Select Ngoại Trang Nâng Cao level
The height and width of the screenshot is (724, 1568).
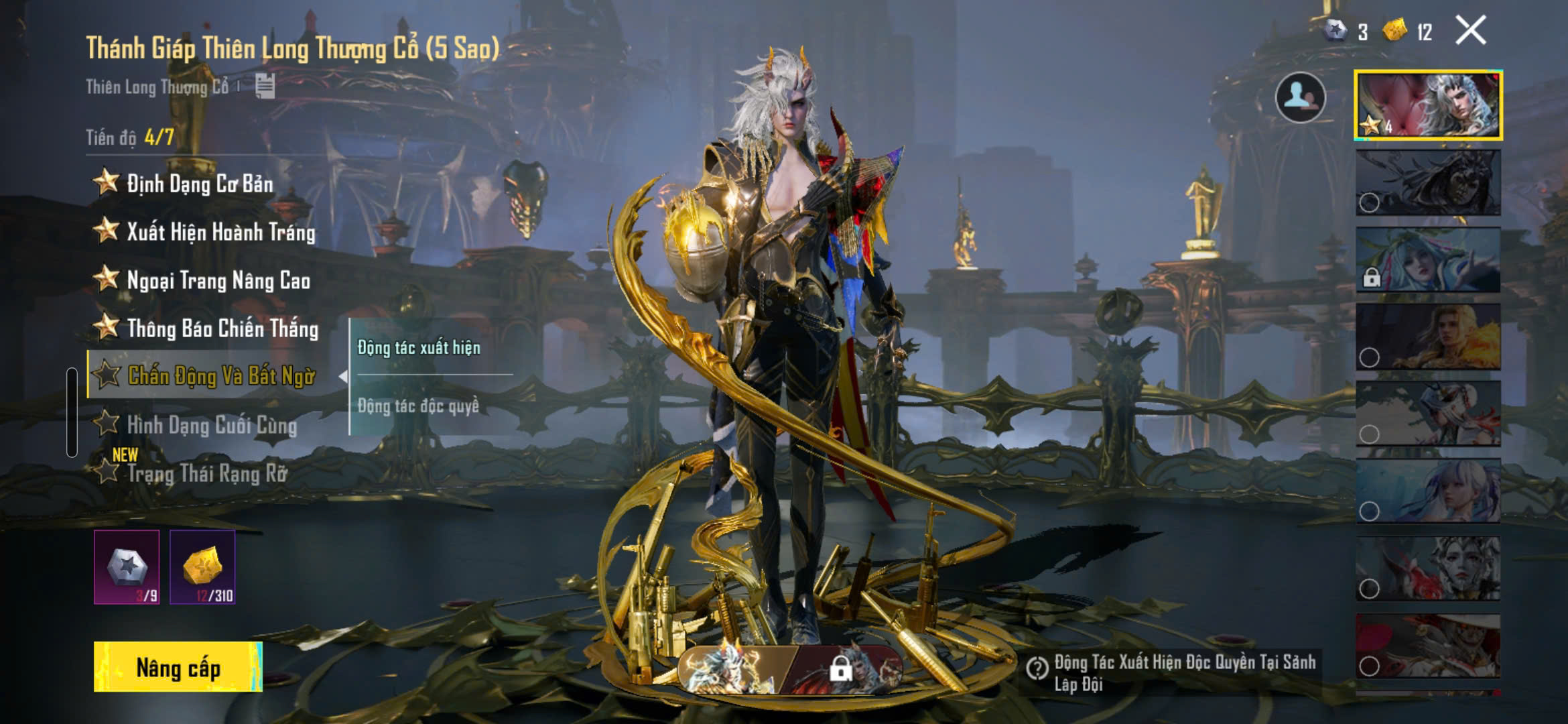tap(218, 280)
